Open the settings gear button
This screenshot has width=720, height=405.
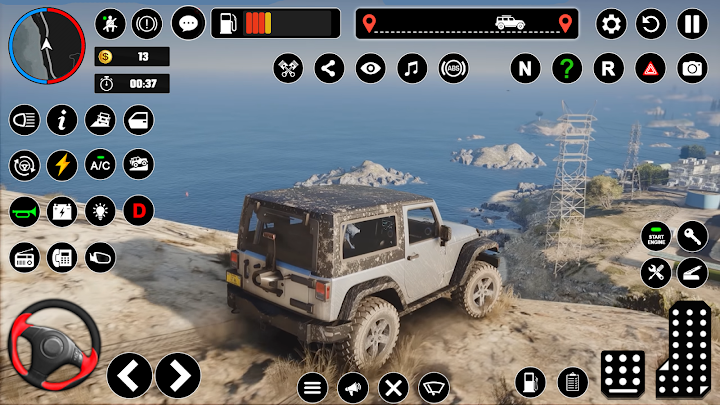click(612, 24)
